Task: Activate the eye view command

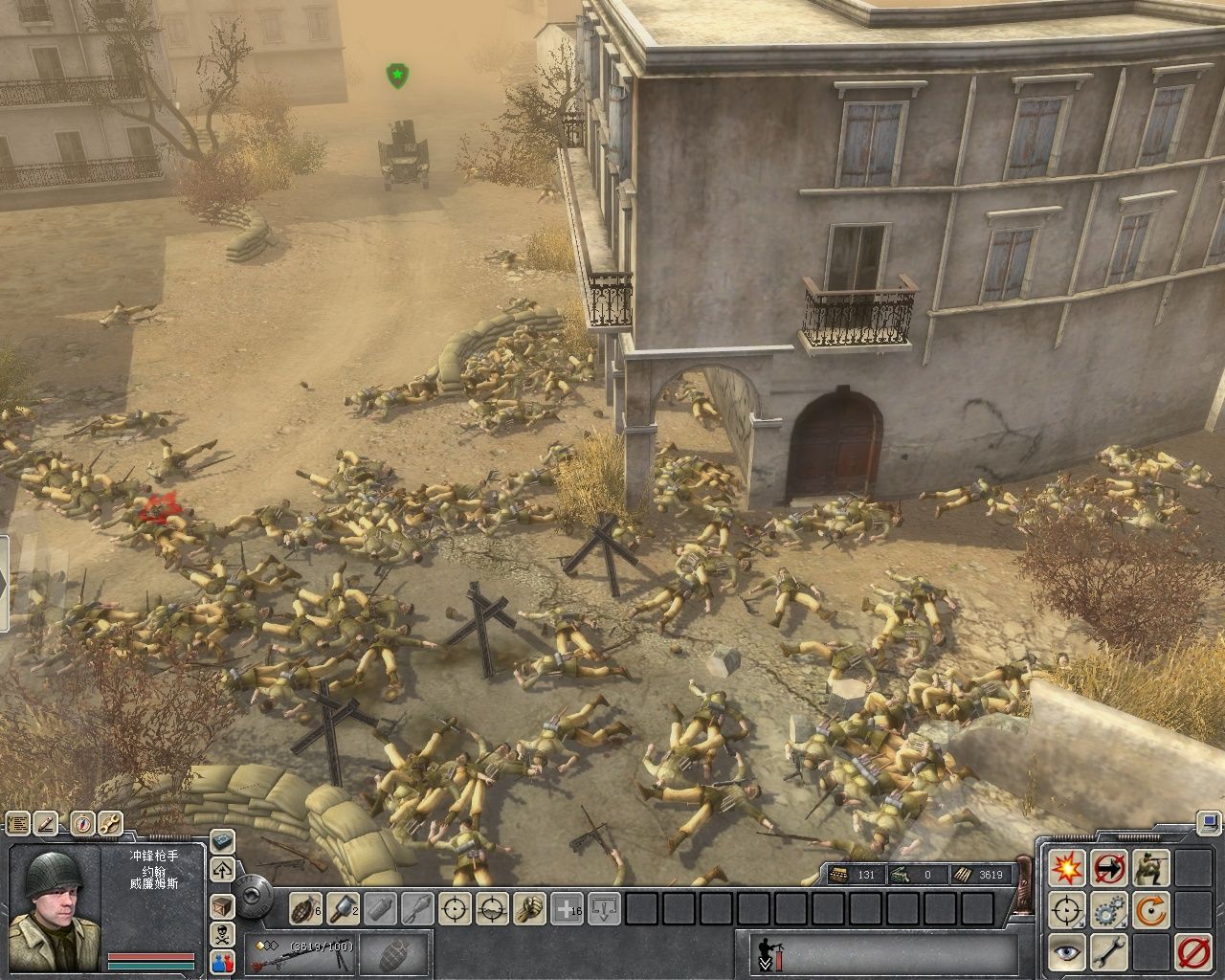Action: tap(1065, 952)
